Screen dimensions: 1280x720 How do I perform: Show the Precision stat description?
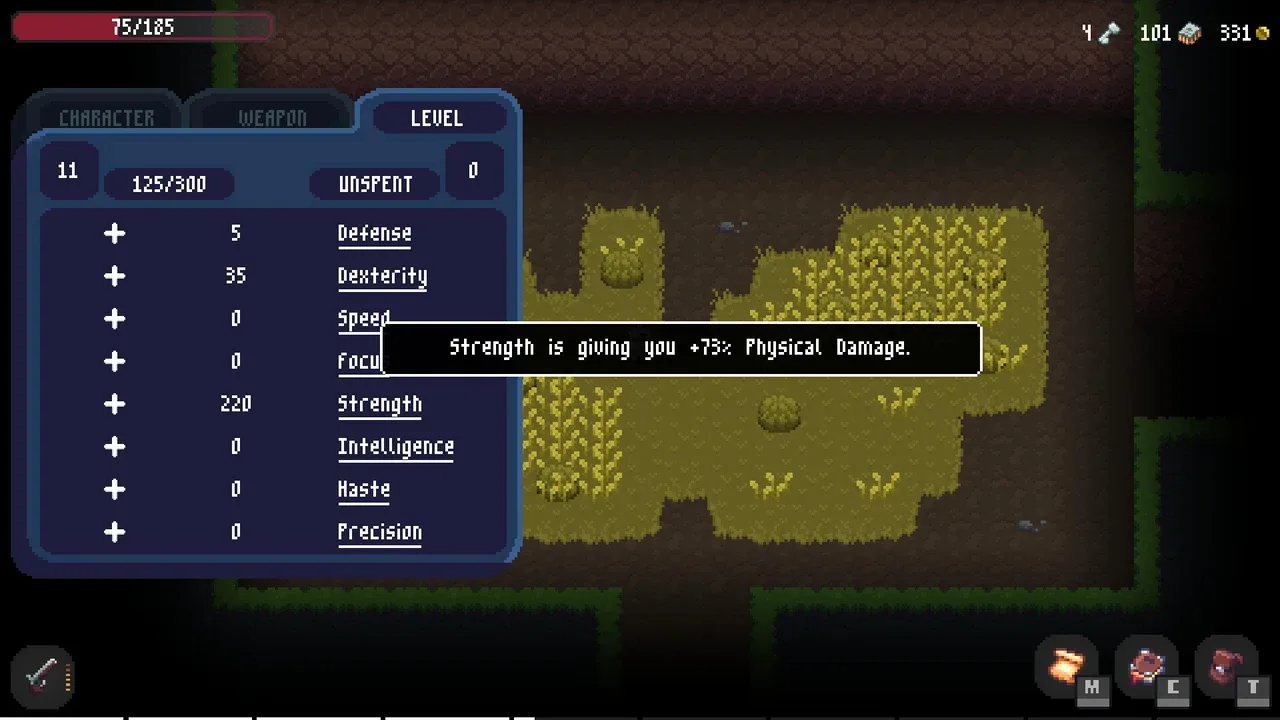(379, 532)
